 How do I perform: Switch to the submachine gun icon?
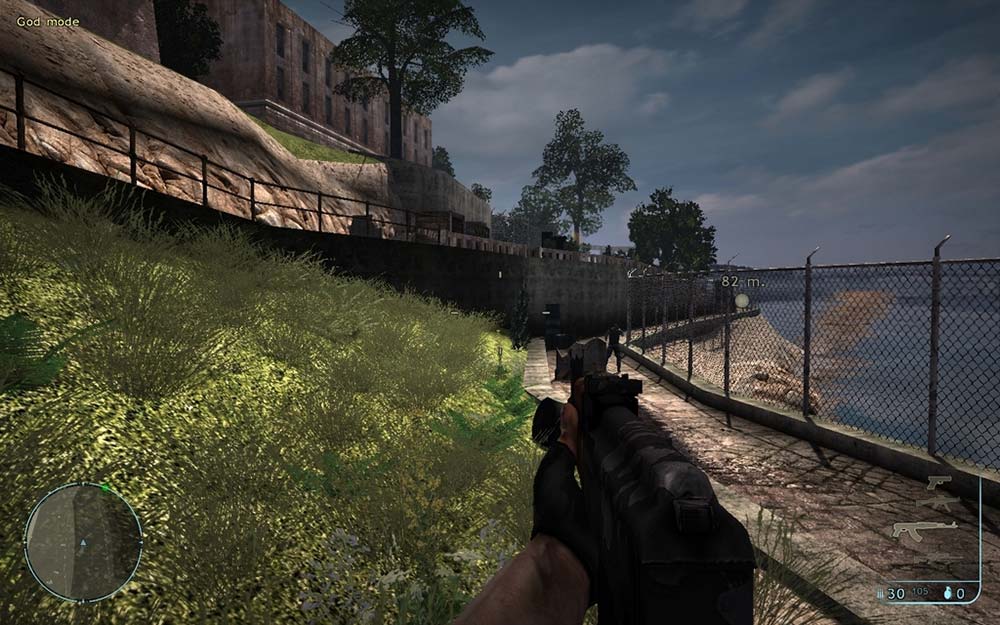point(939,504)
